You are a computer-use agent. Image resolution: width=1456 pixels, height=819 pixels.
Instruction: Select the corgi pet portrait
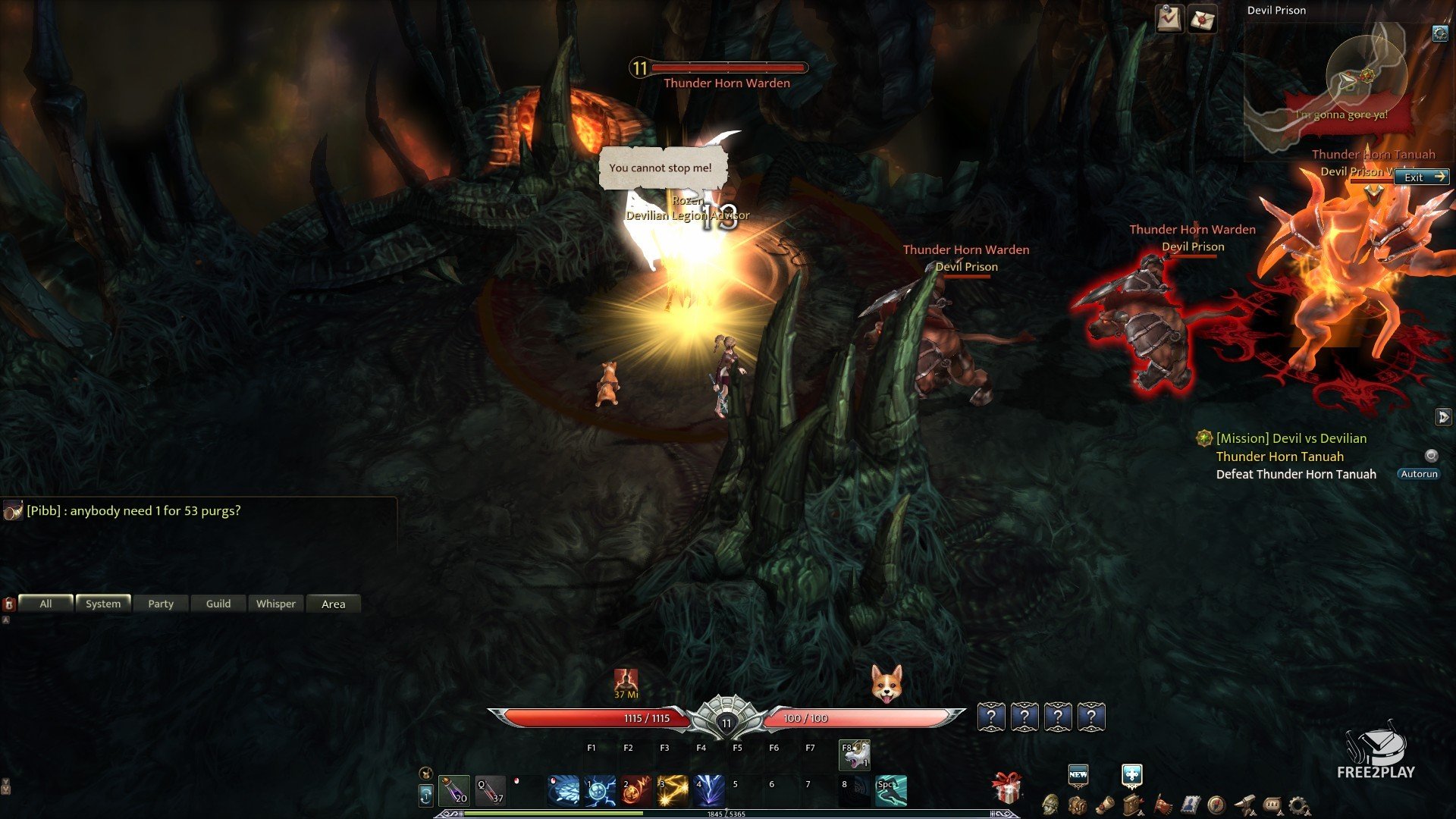coord(886,683)
